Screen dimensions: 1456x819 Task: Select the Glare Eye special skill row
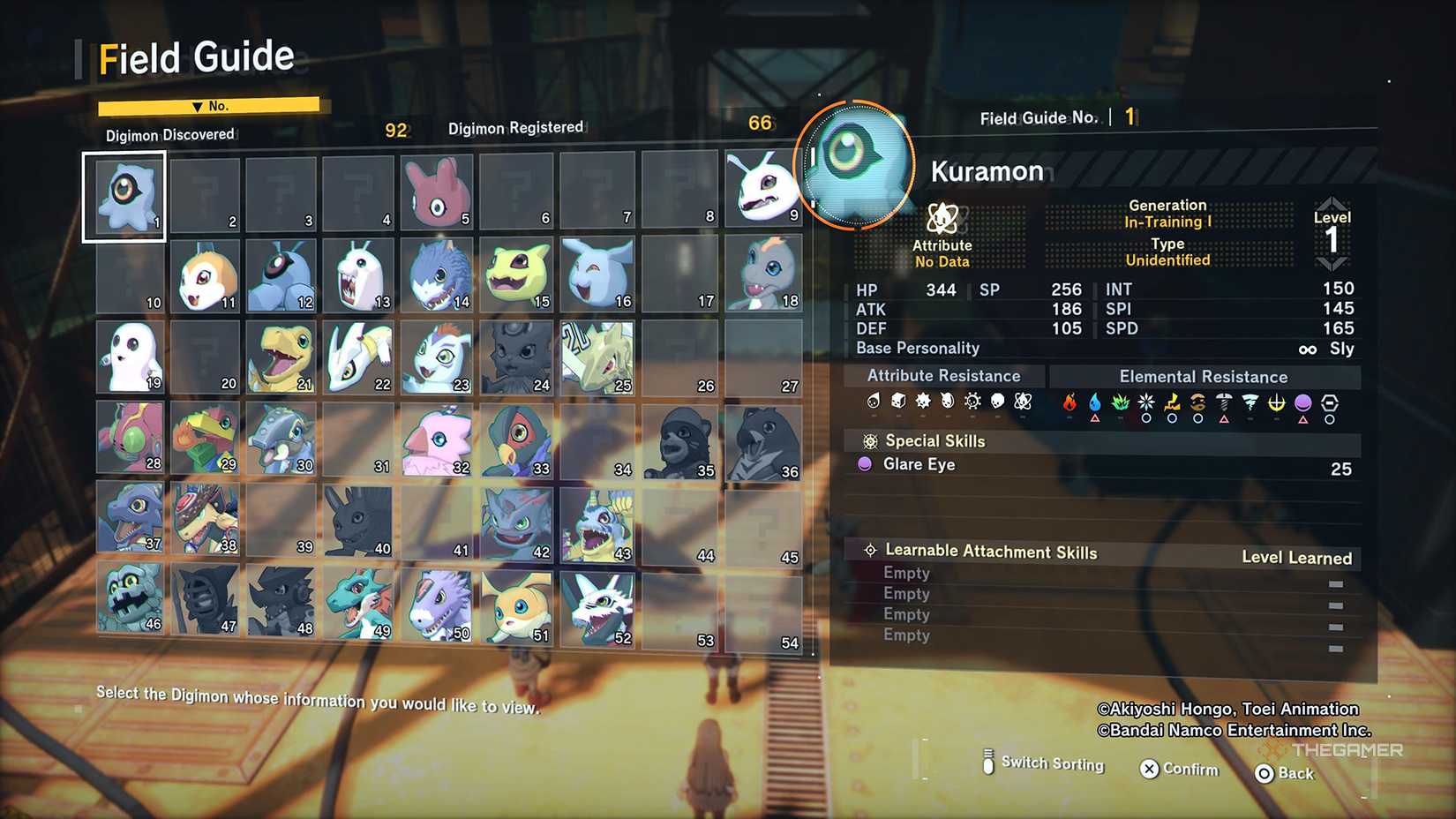(x=1103, y=465)
